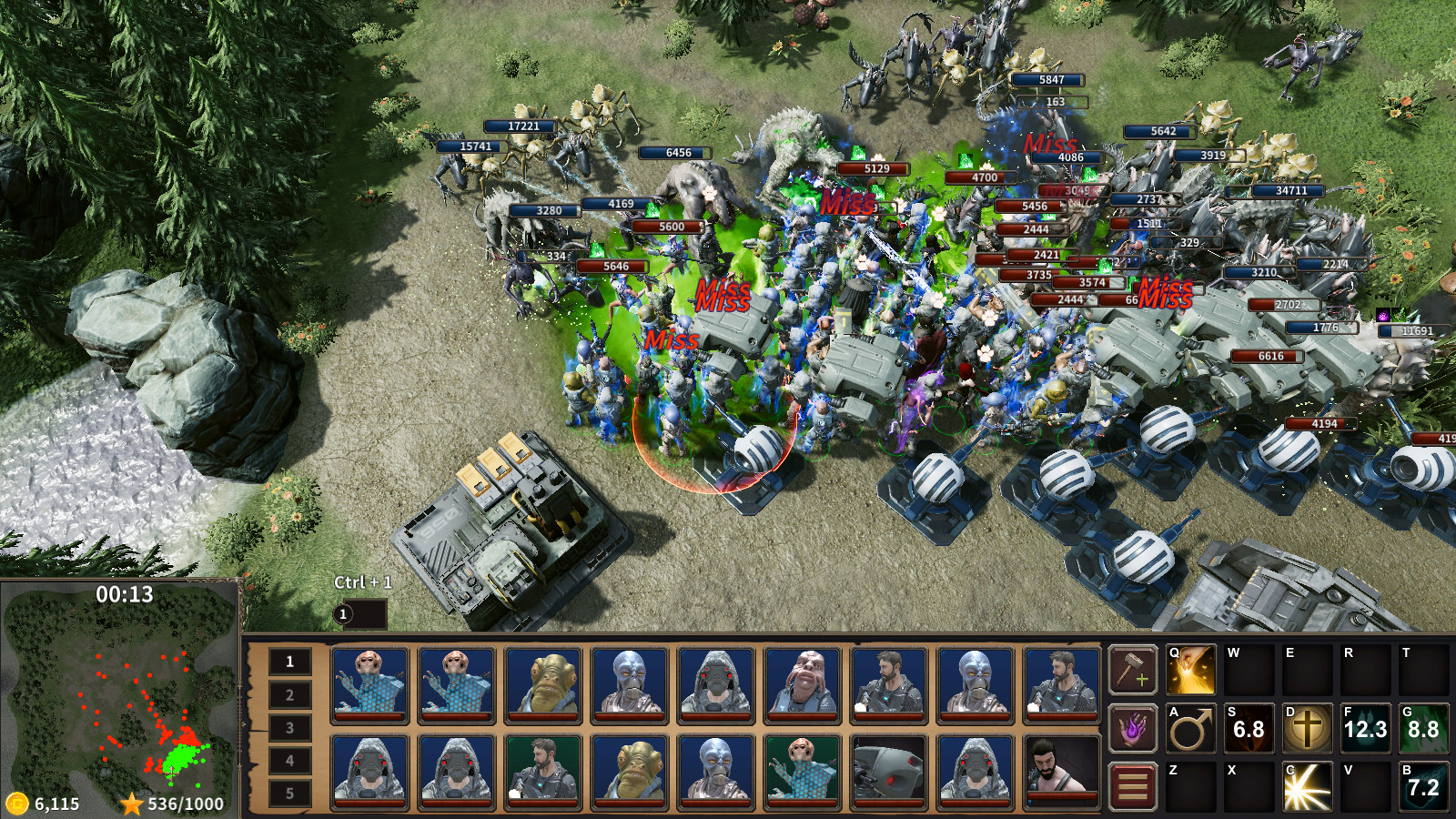Open the red list panel icon
1456x819 pixels.
pos(1132,788)
